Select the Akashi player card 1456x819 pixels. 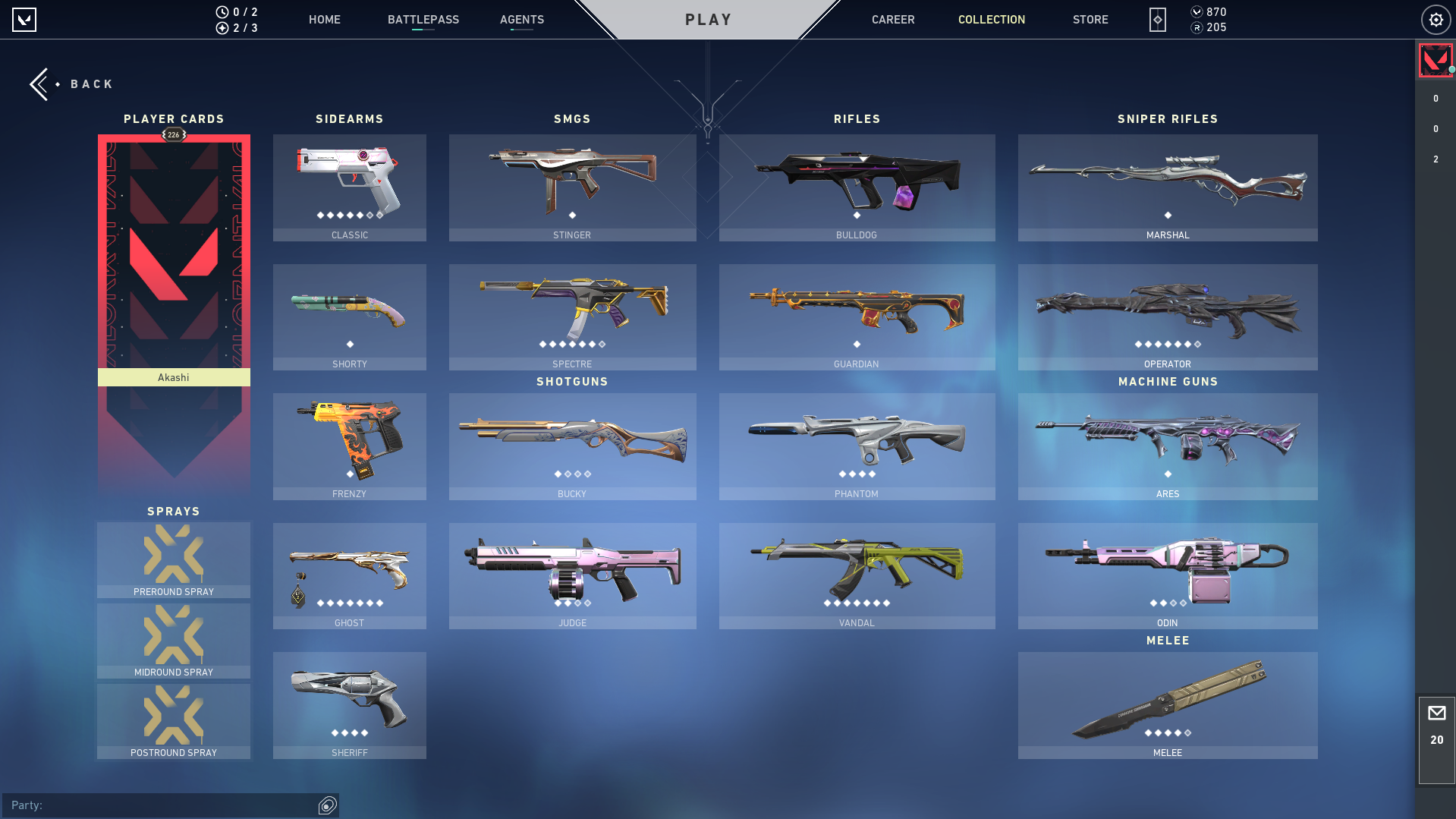pos(174,258)
